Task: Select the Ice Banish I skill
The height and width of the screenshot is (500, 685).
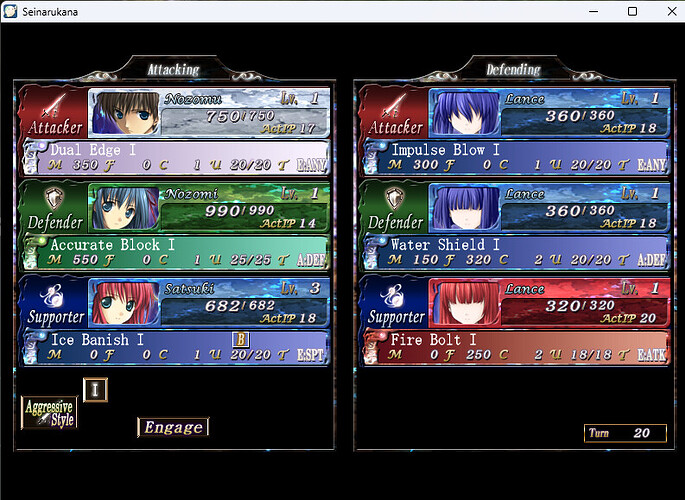Action: [x=175, y=347]
